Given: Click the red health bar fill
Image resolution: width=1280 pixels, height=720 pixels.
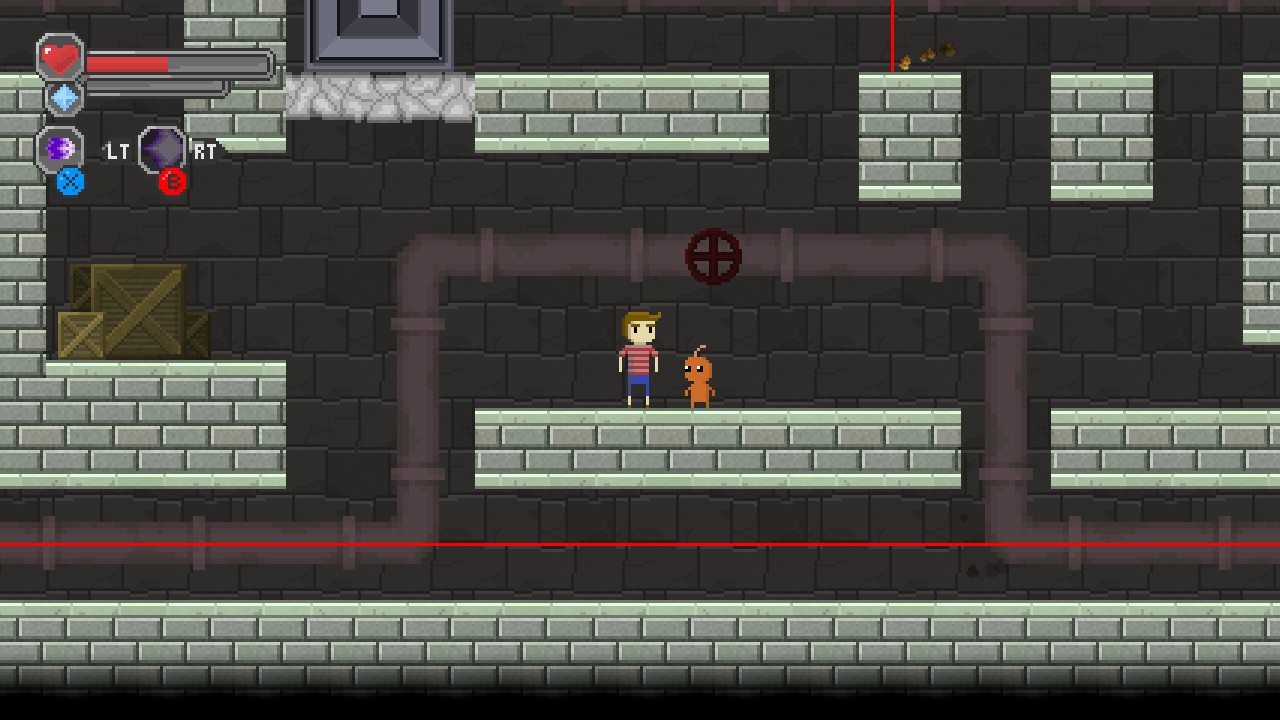Looking at the screenshot, I should click(x=130, y=62).
